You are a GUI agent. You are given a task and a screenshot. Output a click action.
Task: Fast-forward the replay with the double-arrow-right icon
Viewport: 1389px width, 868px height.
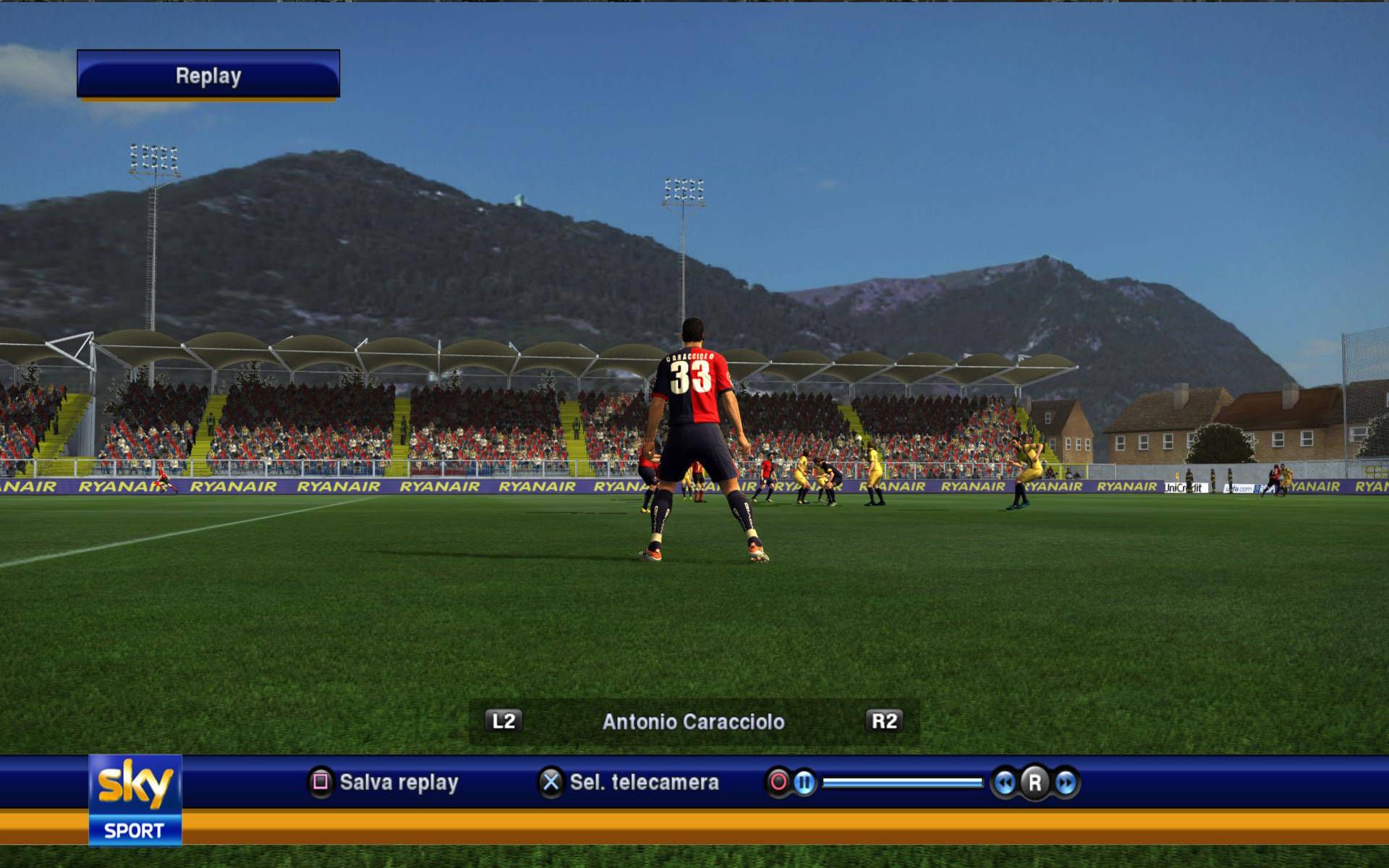[x=1065, y=782]
